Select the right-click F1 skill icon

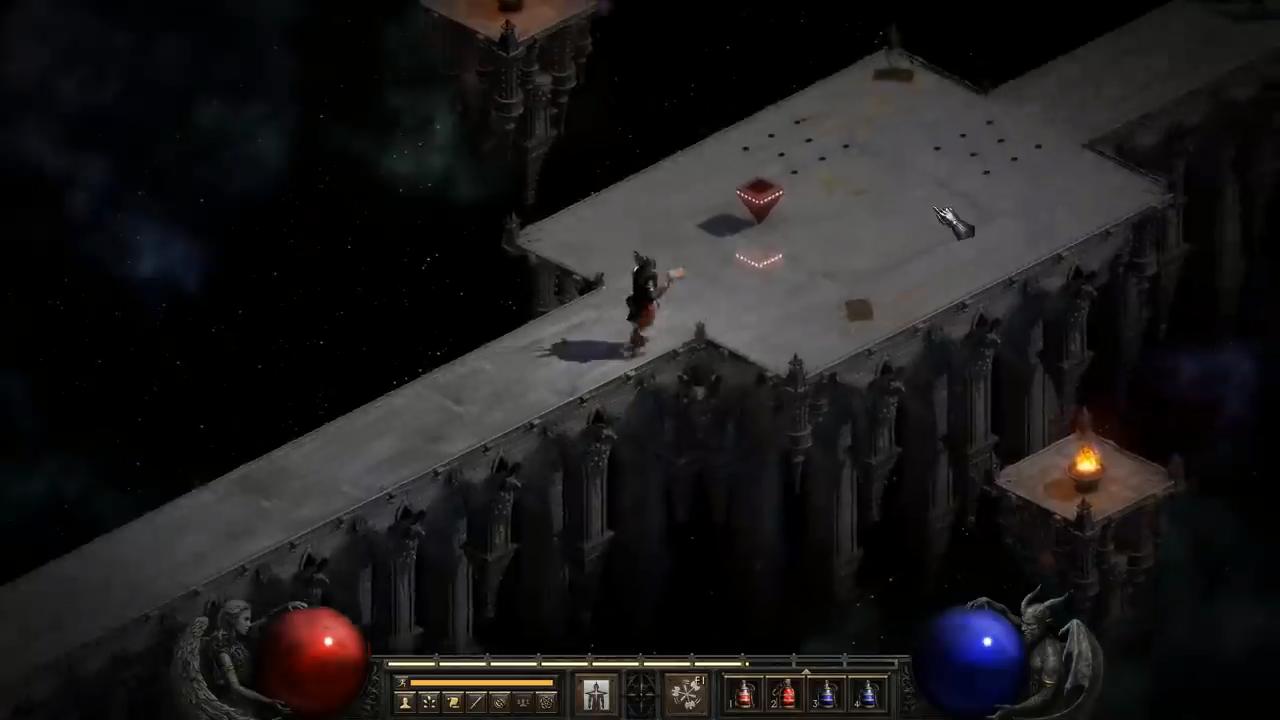pyautogui.click(x=686, y=694)
